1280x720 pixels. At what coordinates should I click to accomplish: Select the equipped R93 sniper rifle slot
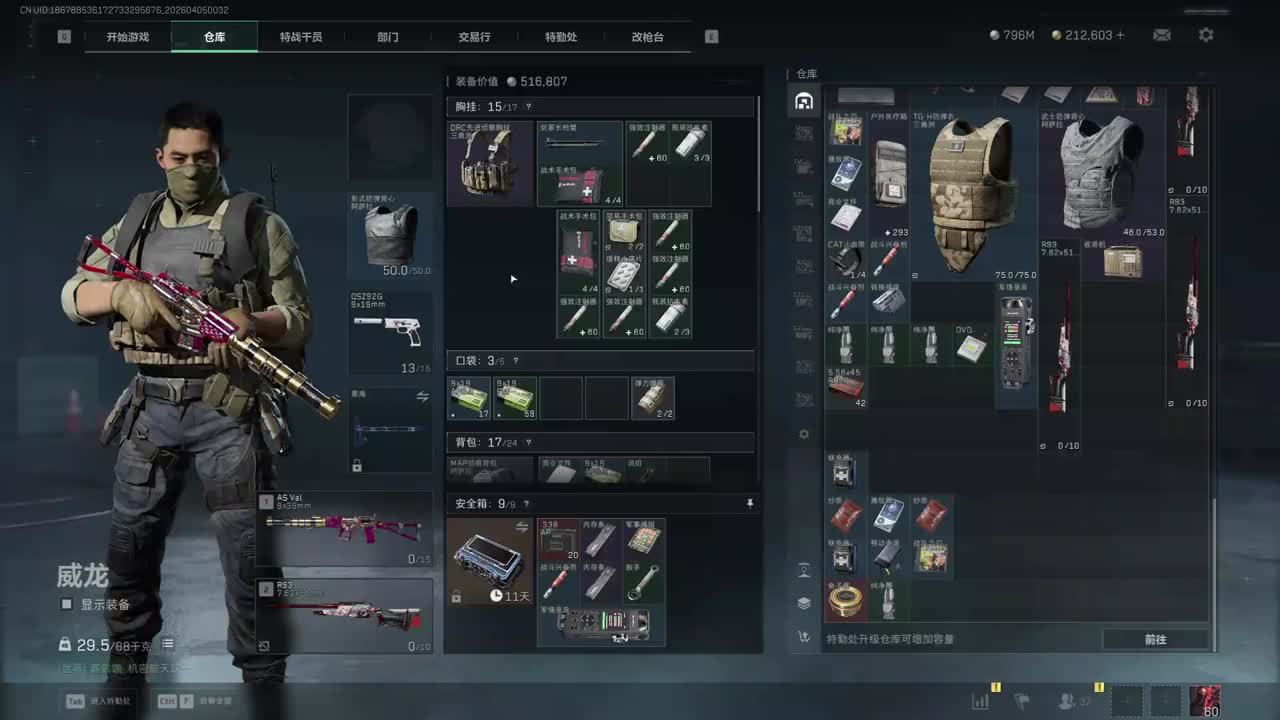pos(345,616)
